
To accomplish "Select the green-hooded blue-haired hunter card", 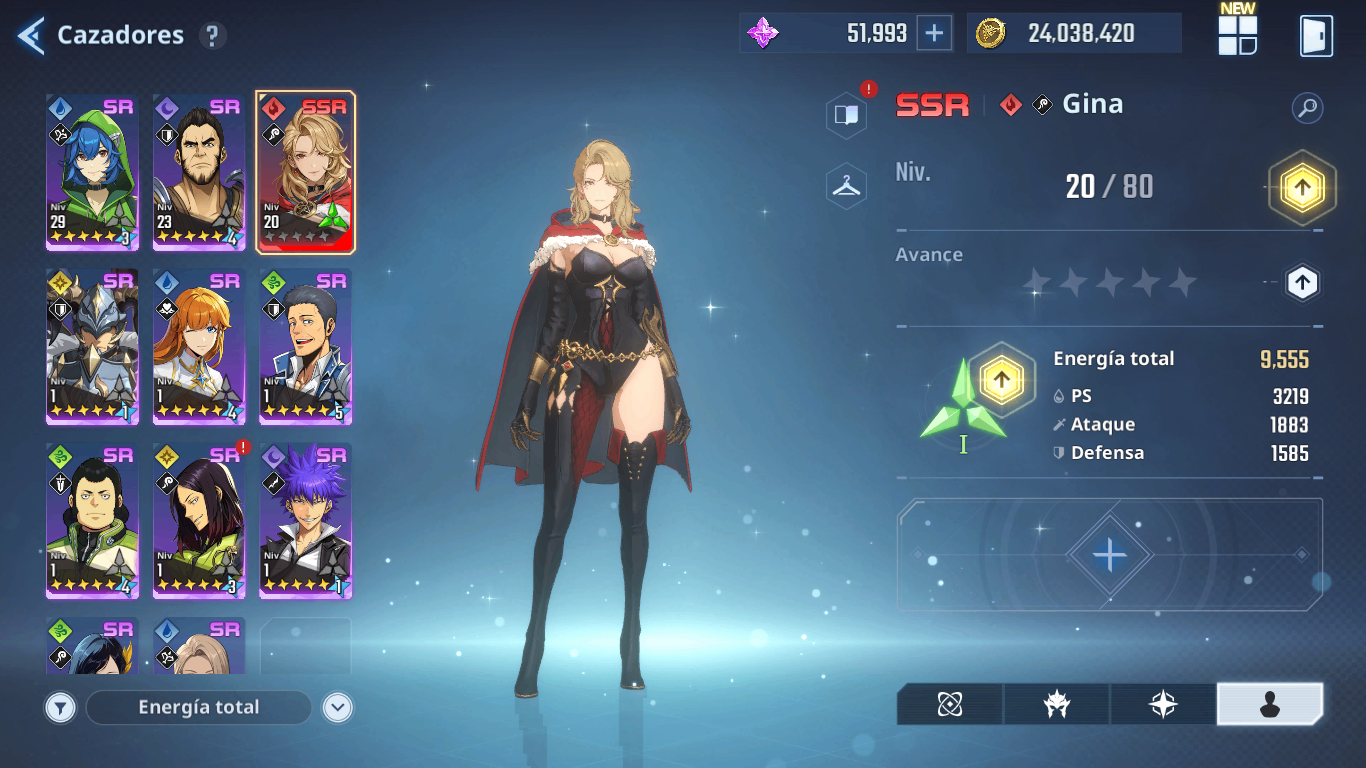I will coord(92,172).
